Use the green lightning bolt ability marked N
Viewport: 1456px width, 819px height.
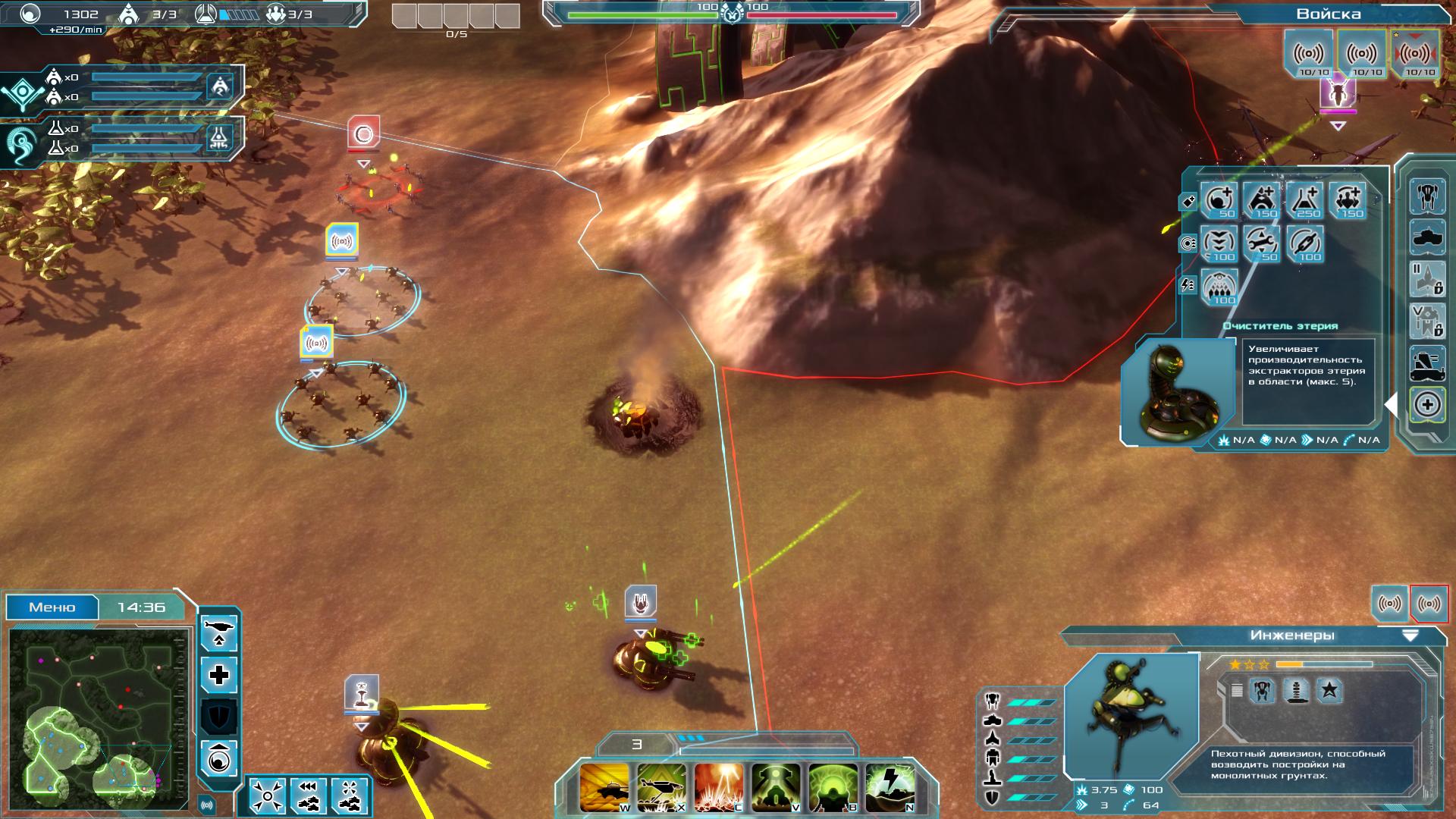click(x=890, y=786)
